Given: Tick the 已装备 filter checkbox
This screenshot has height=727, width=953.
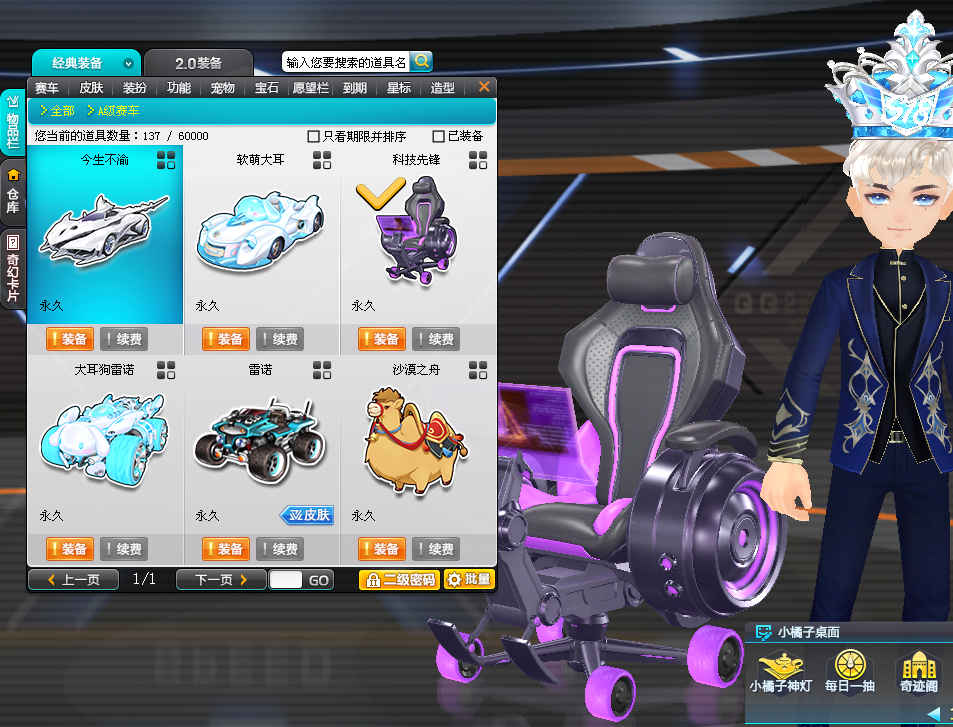Looking at the screenshot, I should tap(439, 136).
